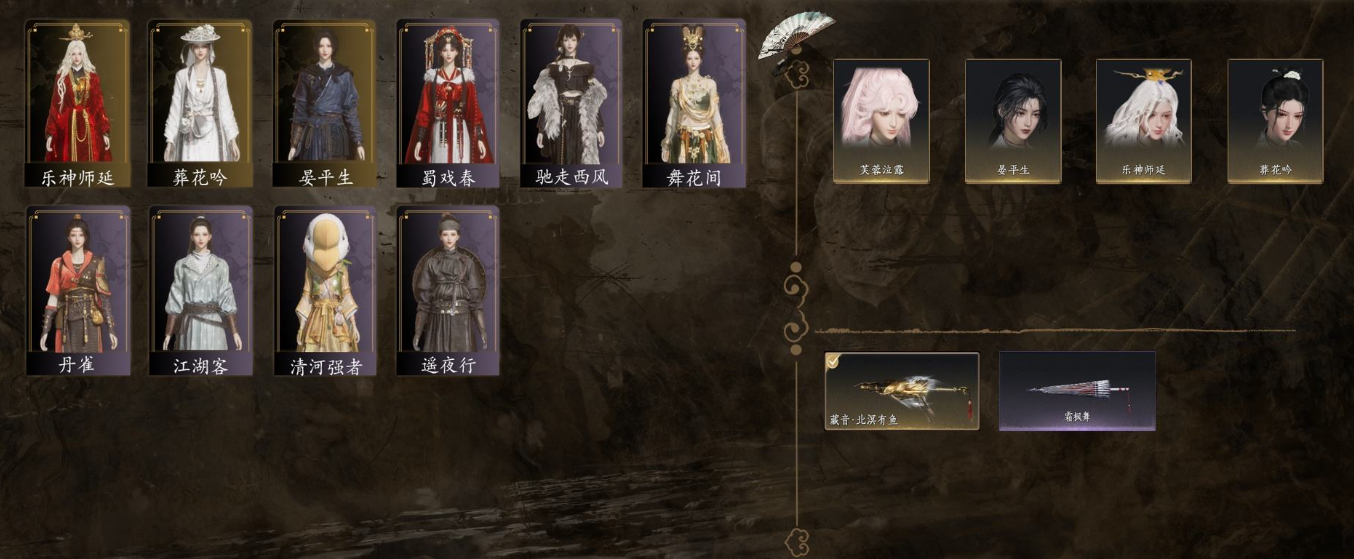Choose the 遥夜行 outfit
The height and width of the screenshot is (559, 1354).
pyautogui.click(x=447, y=290)
